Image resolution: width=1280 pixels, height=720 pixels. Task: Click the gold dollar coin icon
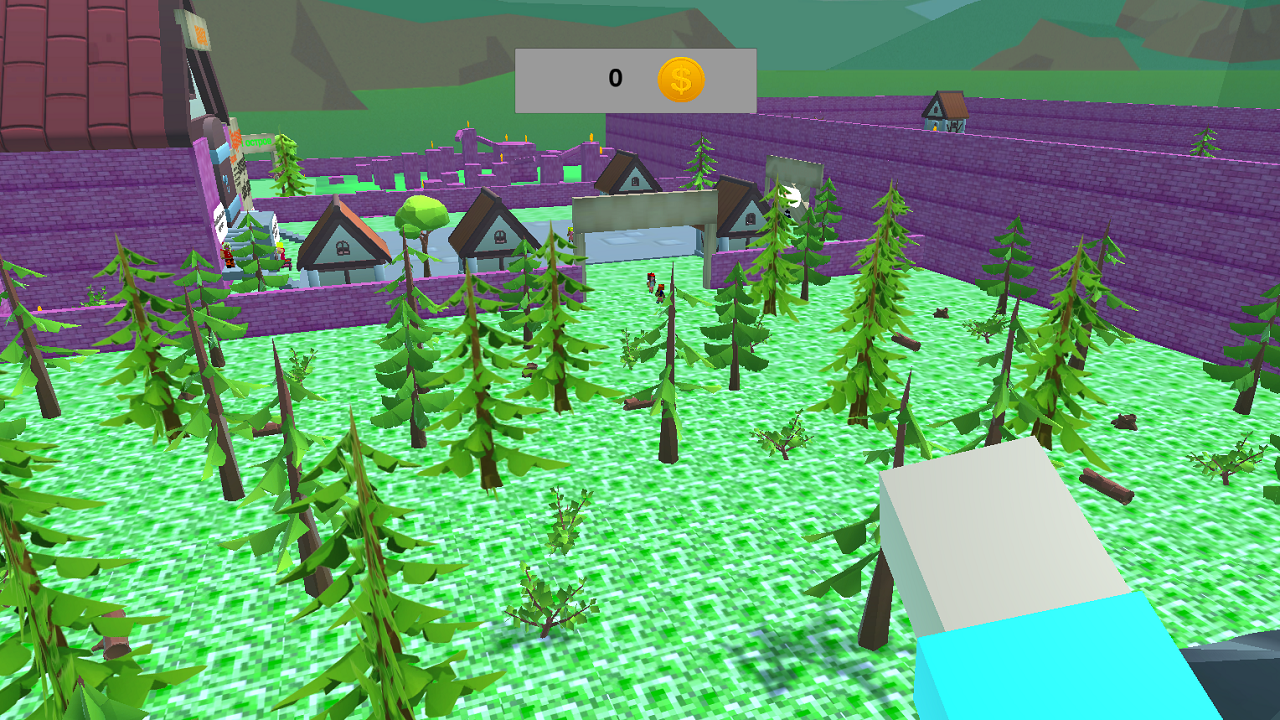[x=680, y=77]
